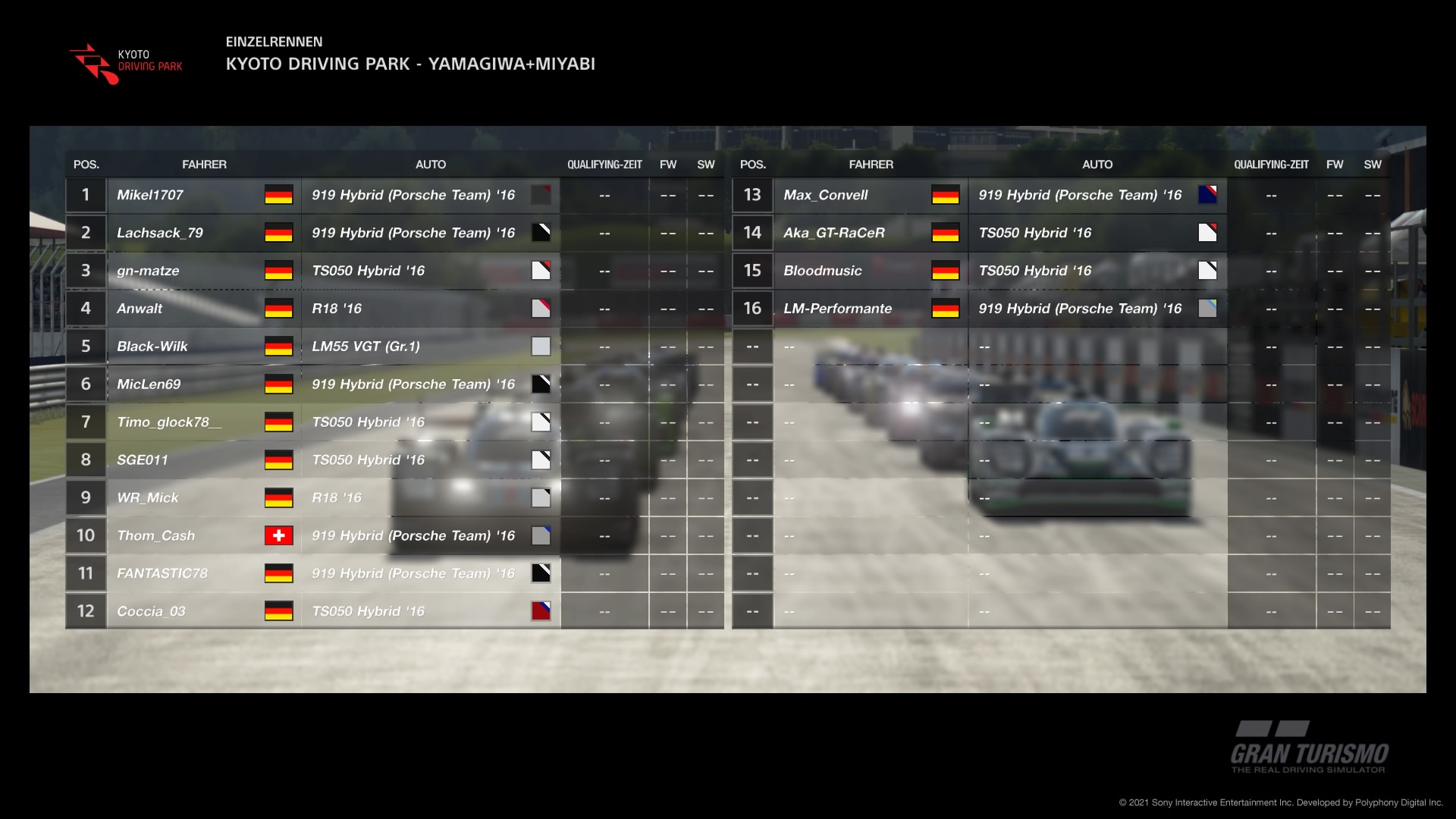This screenshot has height=819, width=1456.
Task: Select Bloodmusic's TS050 Hybrid row
Action: pos(823,271)
